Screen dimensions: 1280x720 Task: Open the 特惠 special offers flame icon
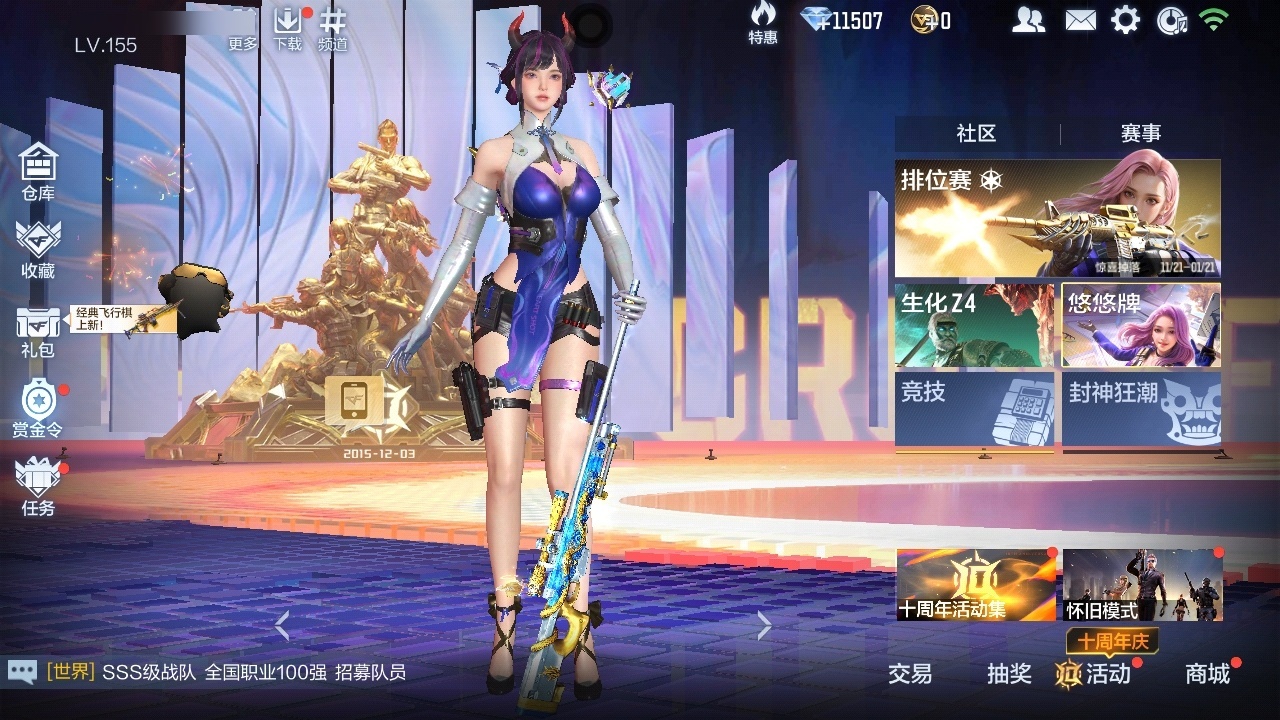[x=763, y=22]
